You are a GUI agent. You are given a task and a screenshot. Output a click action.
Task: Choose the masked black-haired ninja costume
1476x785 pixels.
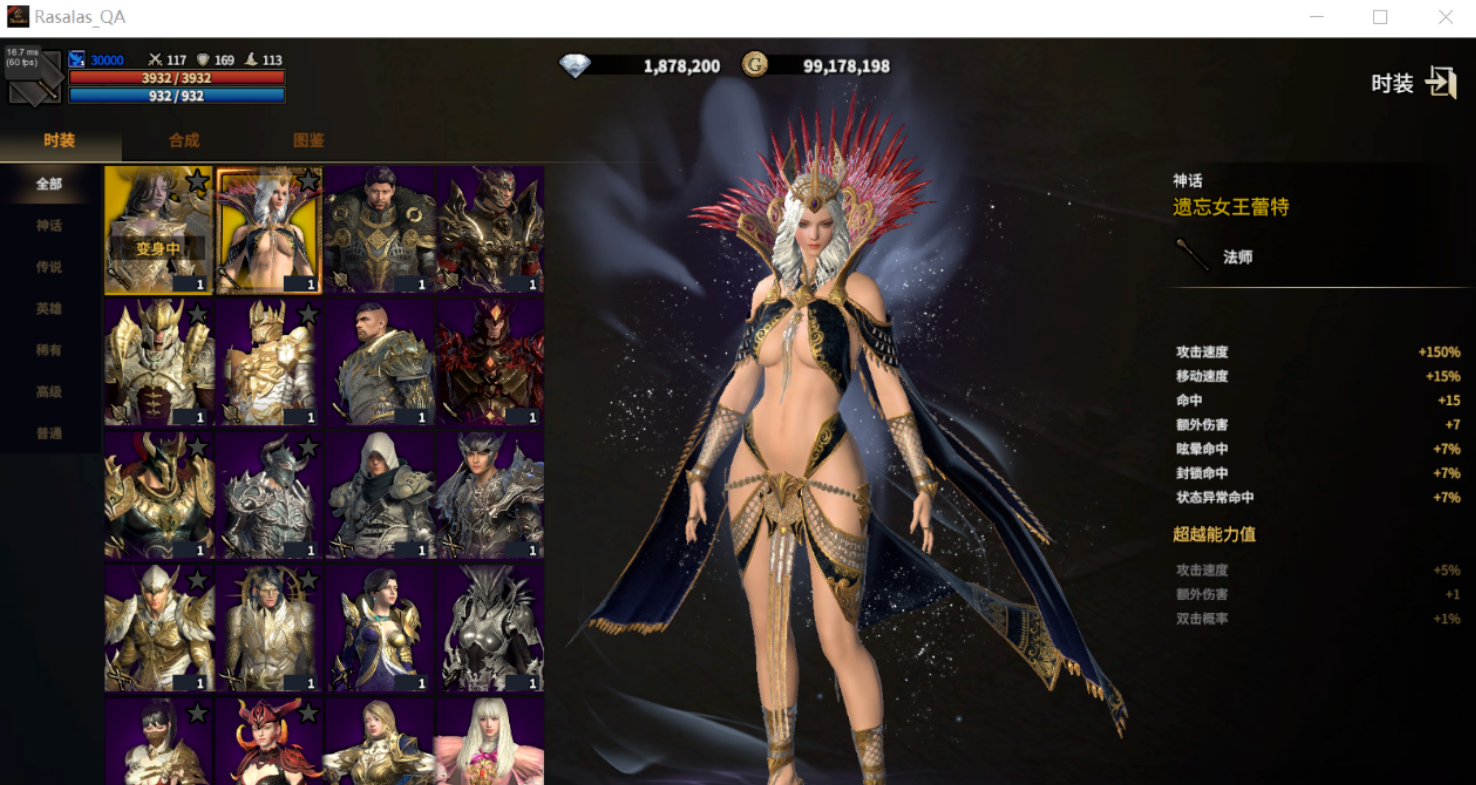158,740
